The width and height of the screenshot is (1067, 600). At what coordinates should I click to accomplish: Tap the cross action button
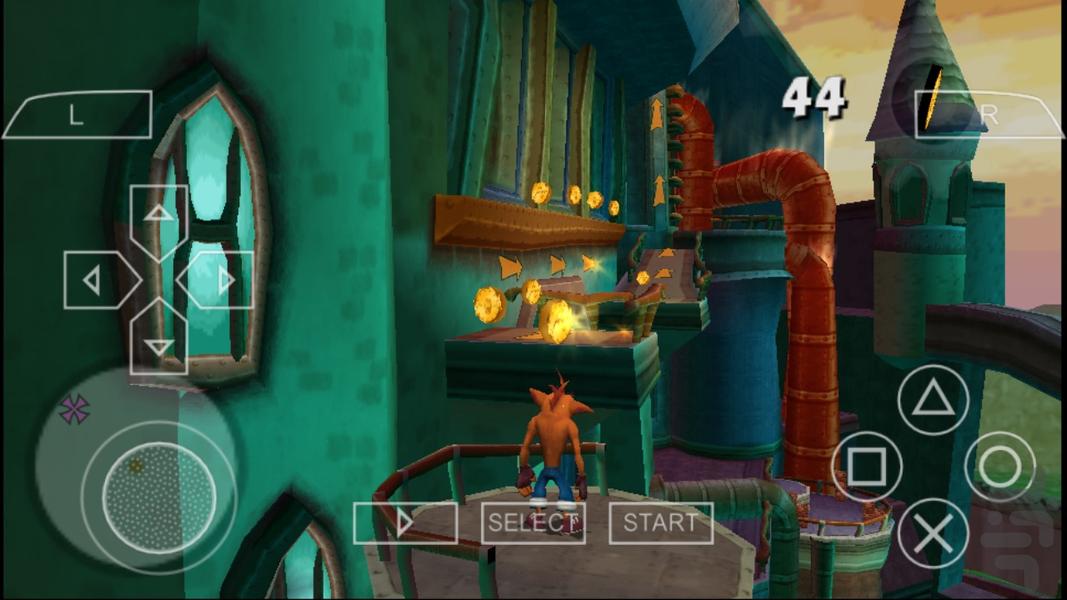click(x=933, y=533)
